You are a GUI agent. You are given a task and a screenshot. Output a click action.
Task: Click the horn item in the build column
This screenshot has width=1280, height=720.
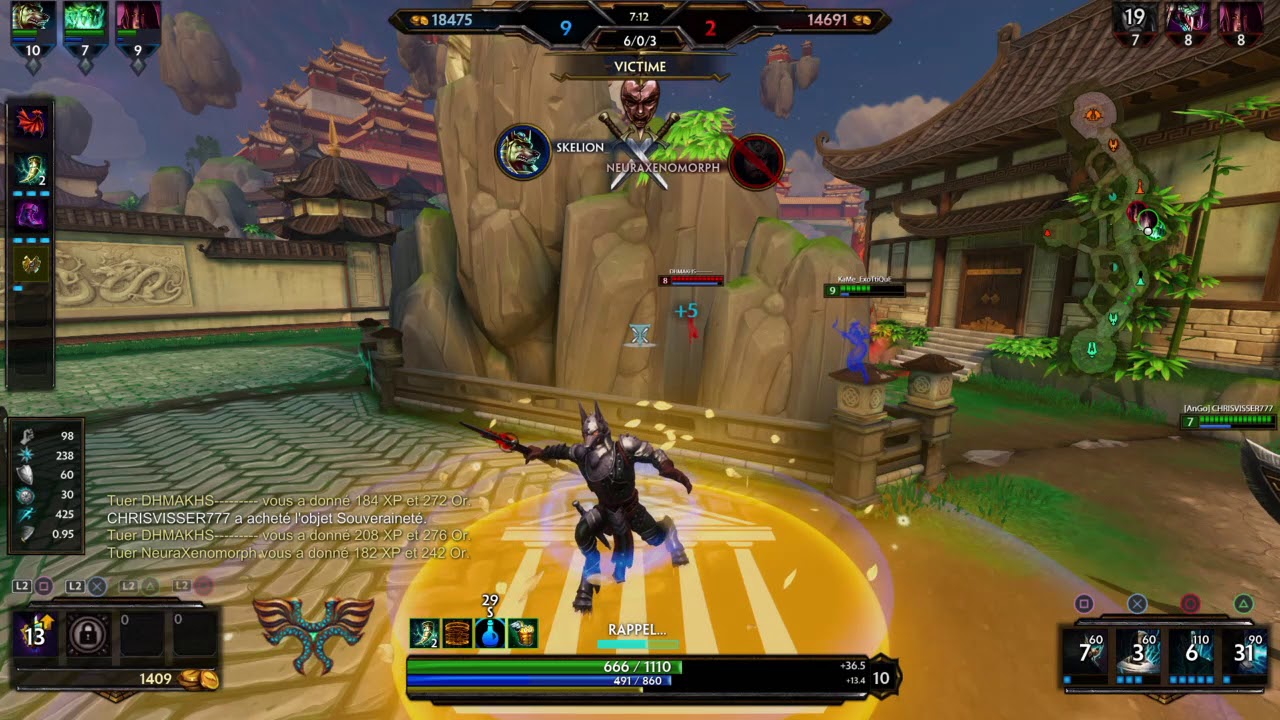[x=31, y=168]
